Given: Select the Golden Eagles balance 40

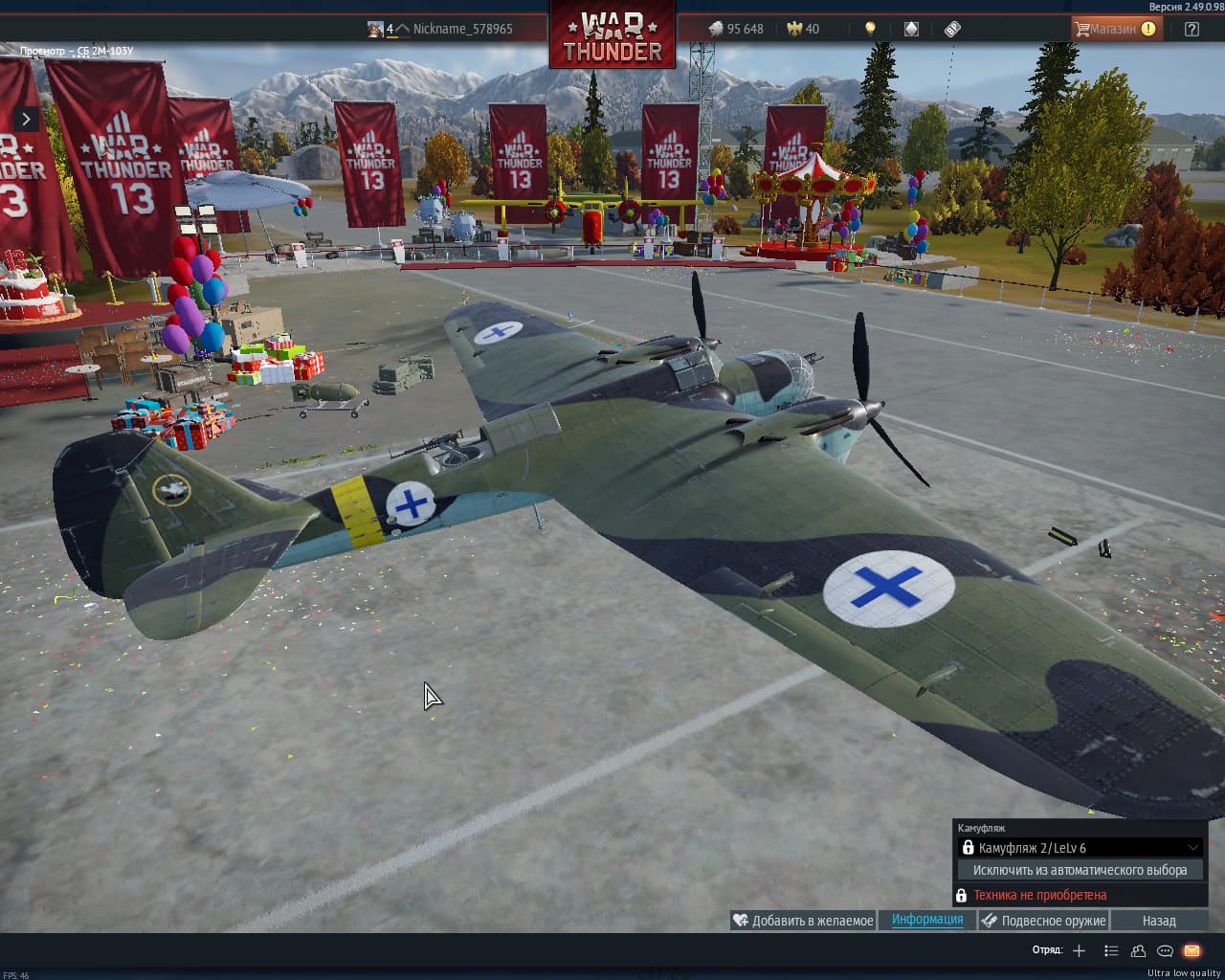Looking at the screenshot, I should [x=803, y=29].
